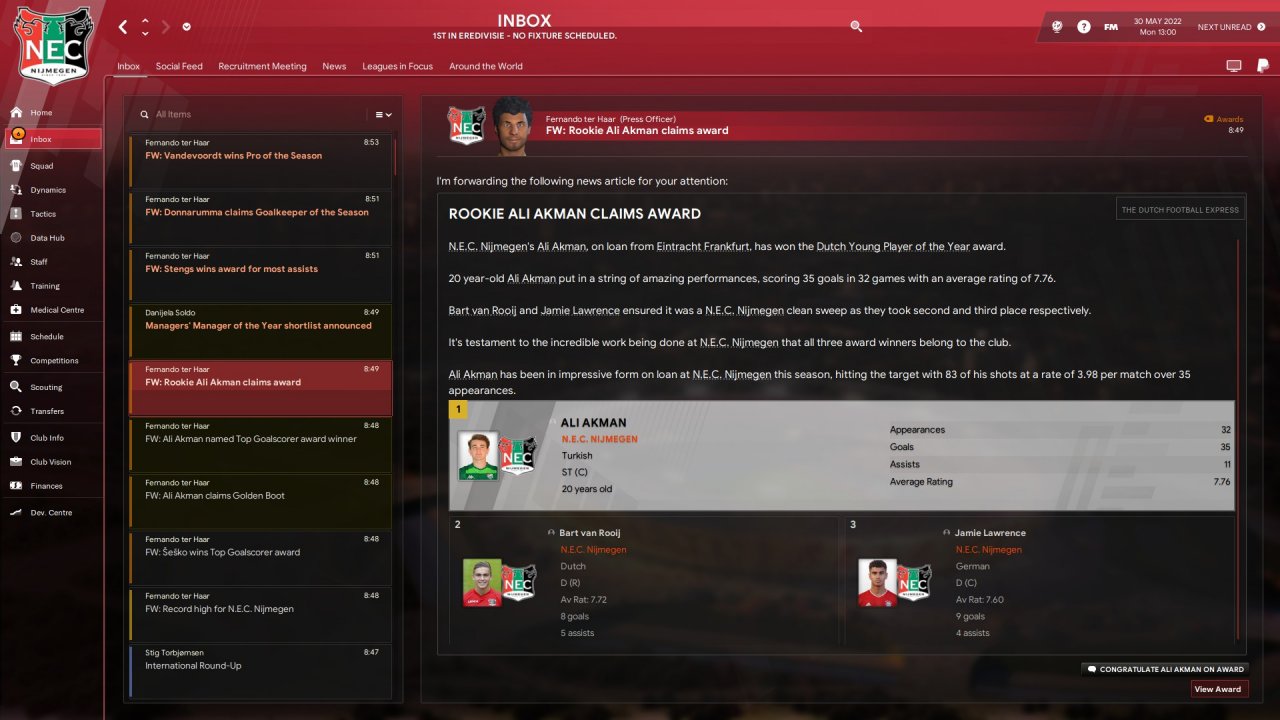
Task: Go to Tactics in the sidebar
Action: [x=43, y=214]
